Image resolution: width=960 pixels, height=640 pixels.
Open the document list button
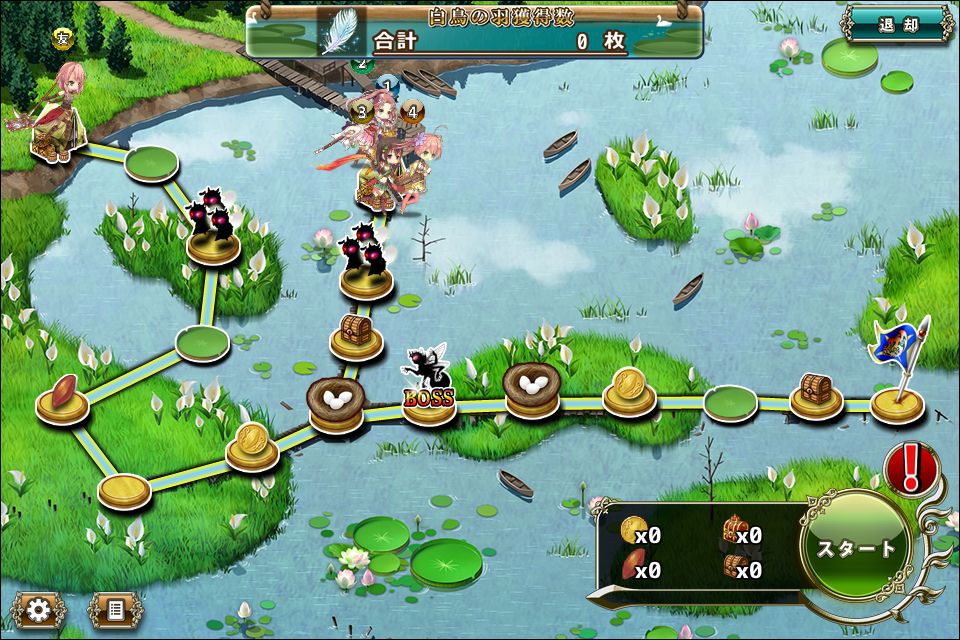[113, 609]
